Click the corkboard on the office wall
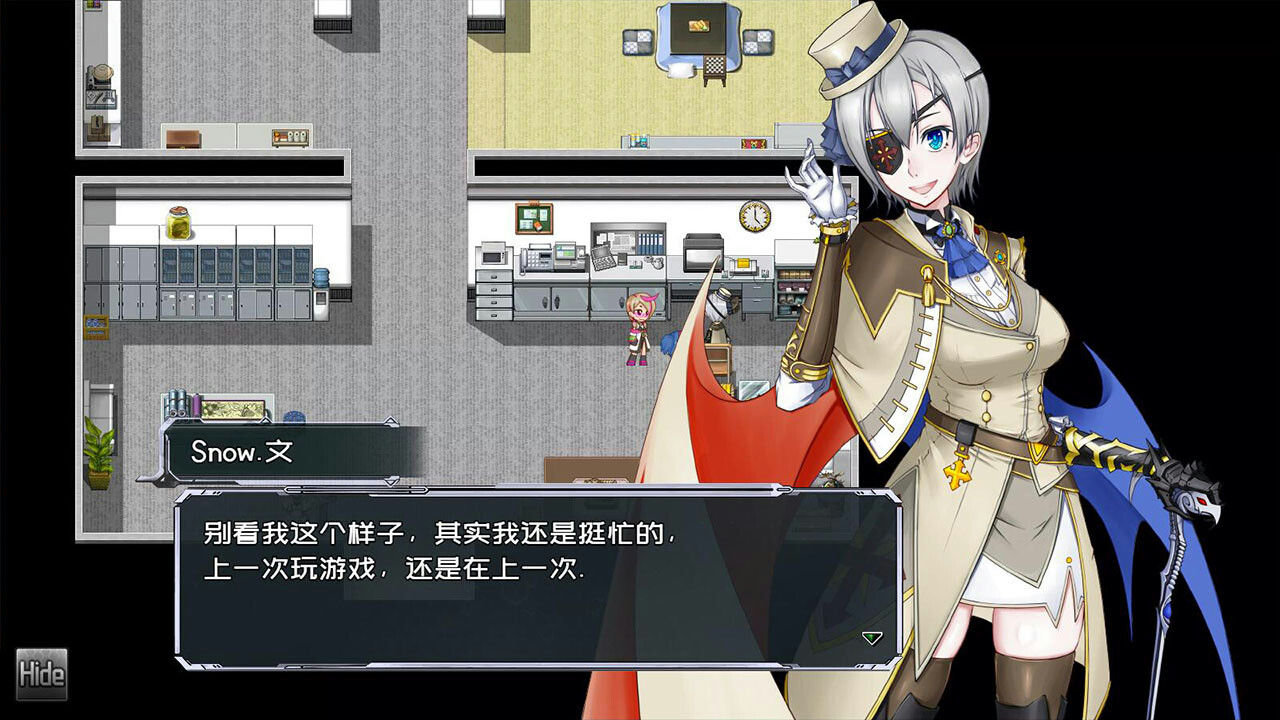 pyautogui.click(x=533, y=216)
